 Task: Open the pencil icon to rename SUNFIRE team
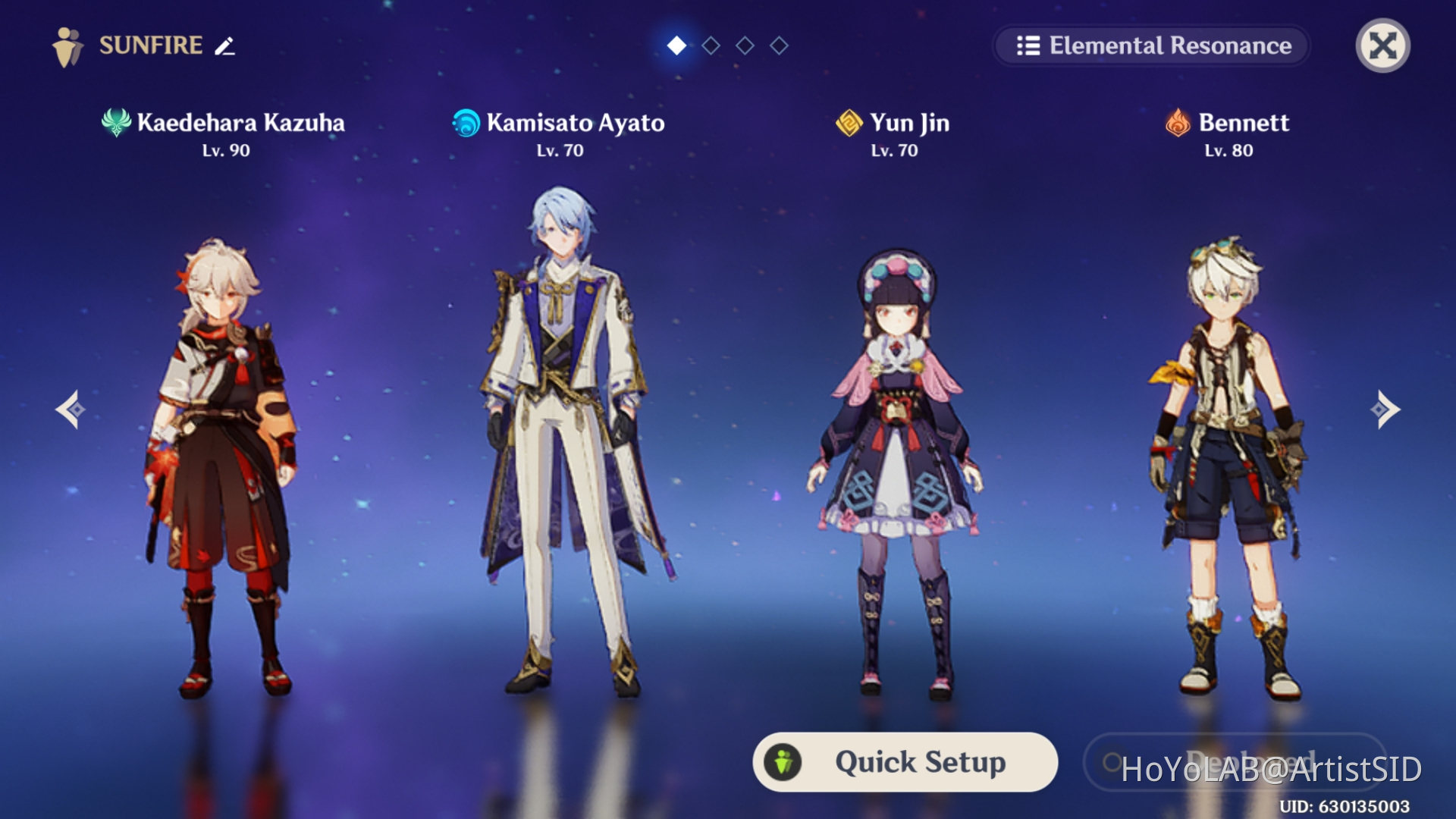tap(224, 47)
